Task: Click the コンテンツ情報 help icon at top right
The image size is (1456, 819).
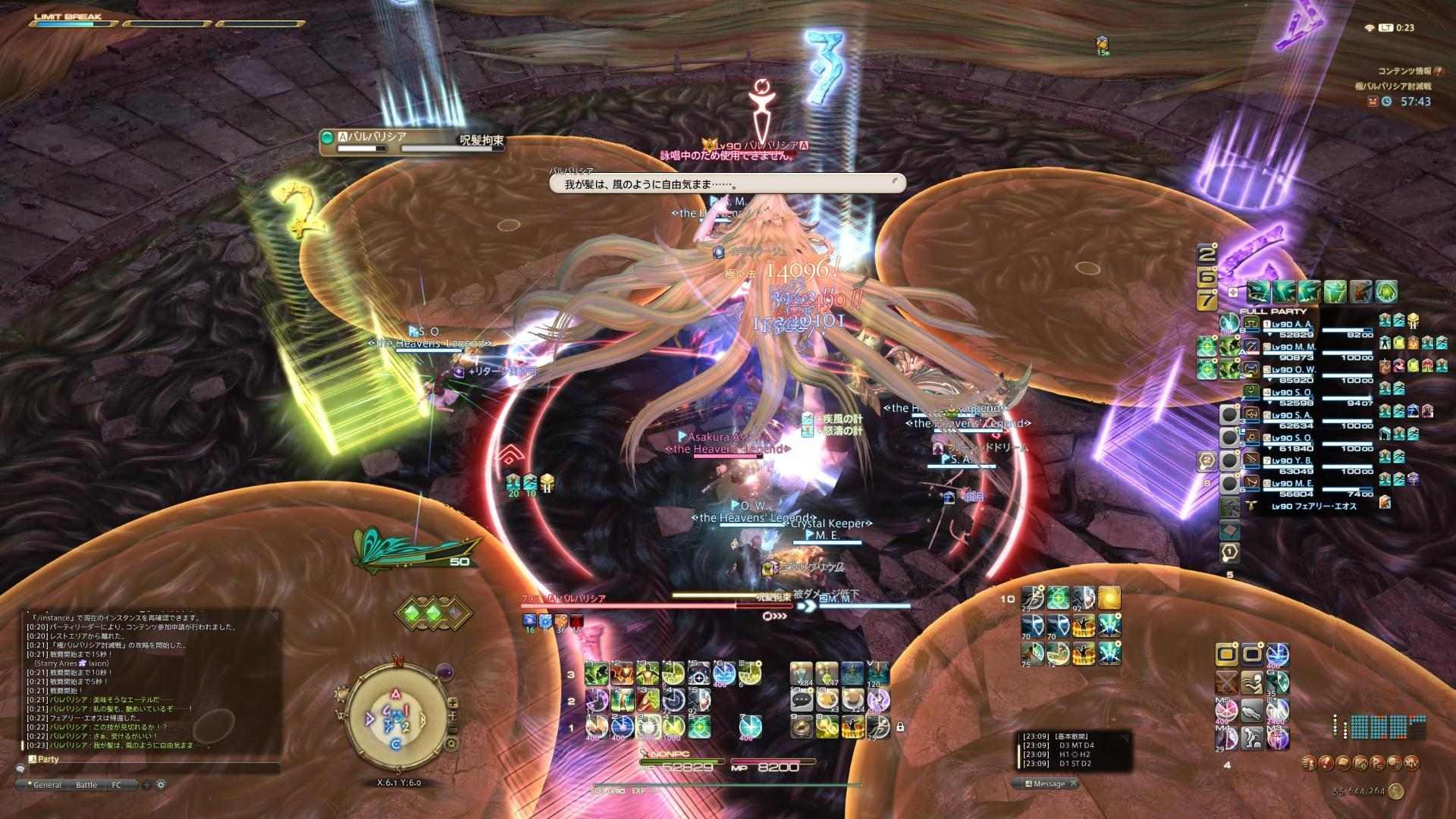Action: tap(1438, 72)
